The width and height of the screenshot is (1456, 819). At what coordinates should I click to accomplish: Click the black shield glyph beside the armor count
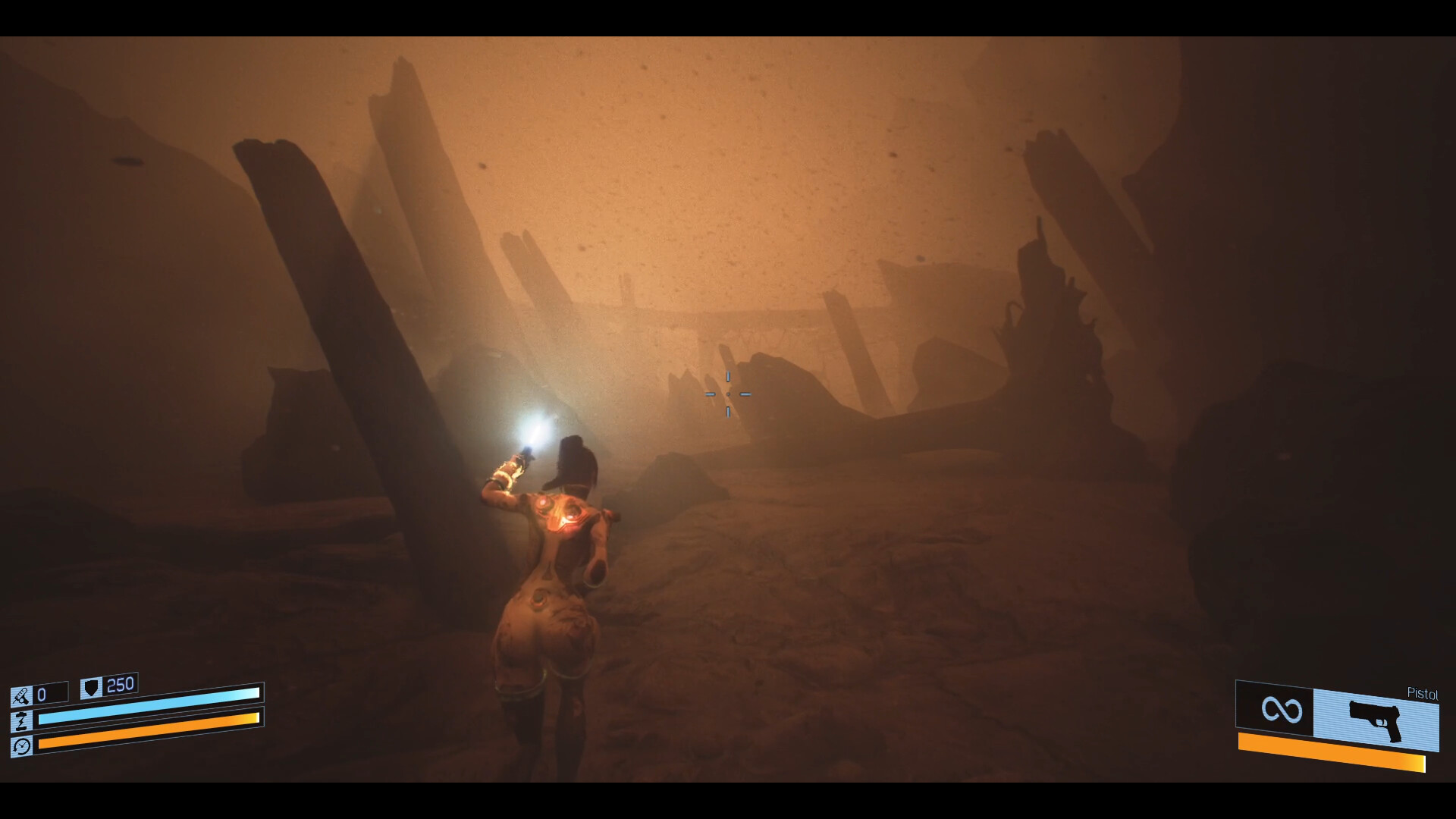(x=89, y=687)
